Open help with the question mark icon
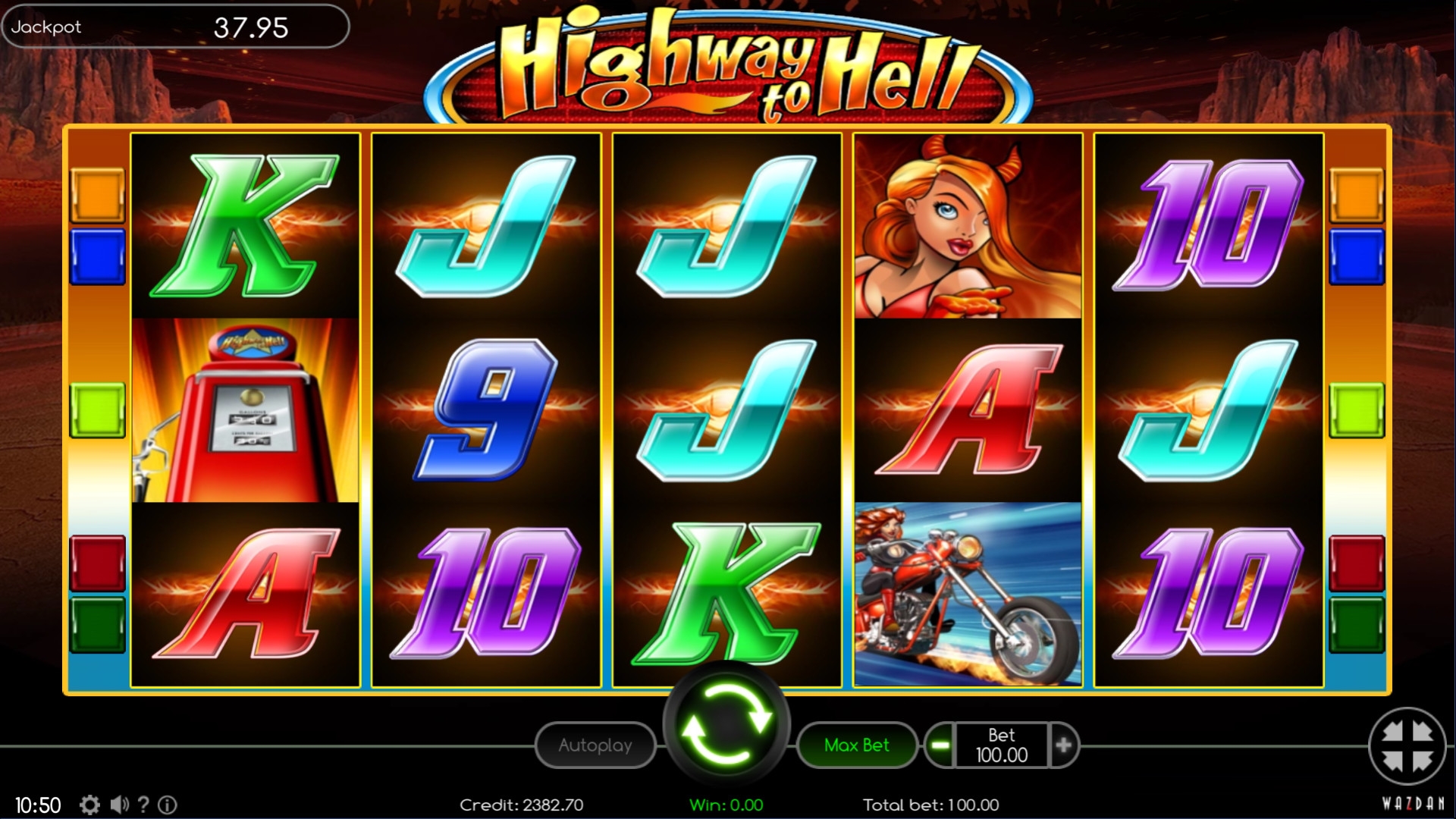The width and height of the screenshot is (1456, 819). point(143,805)
